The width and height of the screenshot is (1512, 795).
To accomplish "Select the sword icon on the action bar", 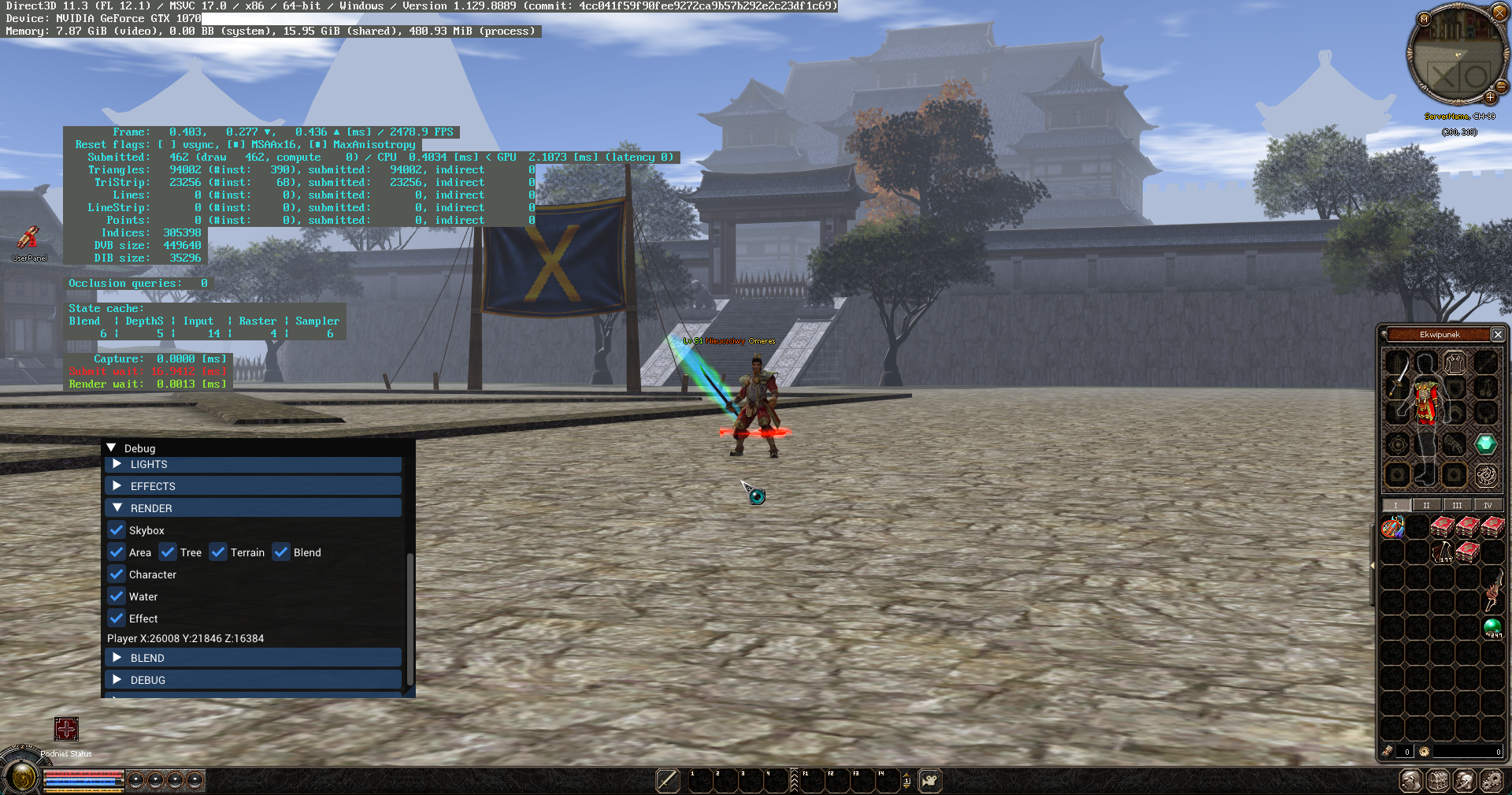I will (x=667, y=781).
